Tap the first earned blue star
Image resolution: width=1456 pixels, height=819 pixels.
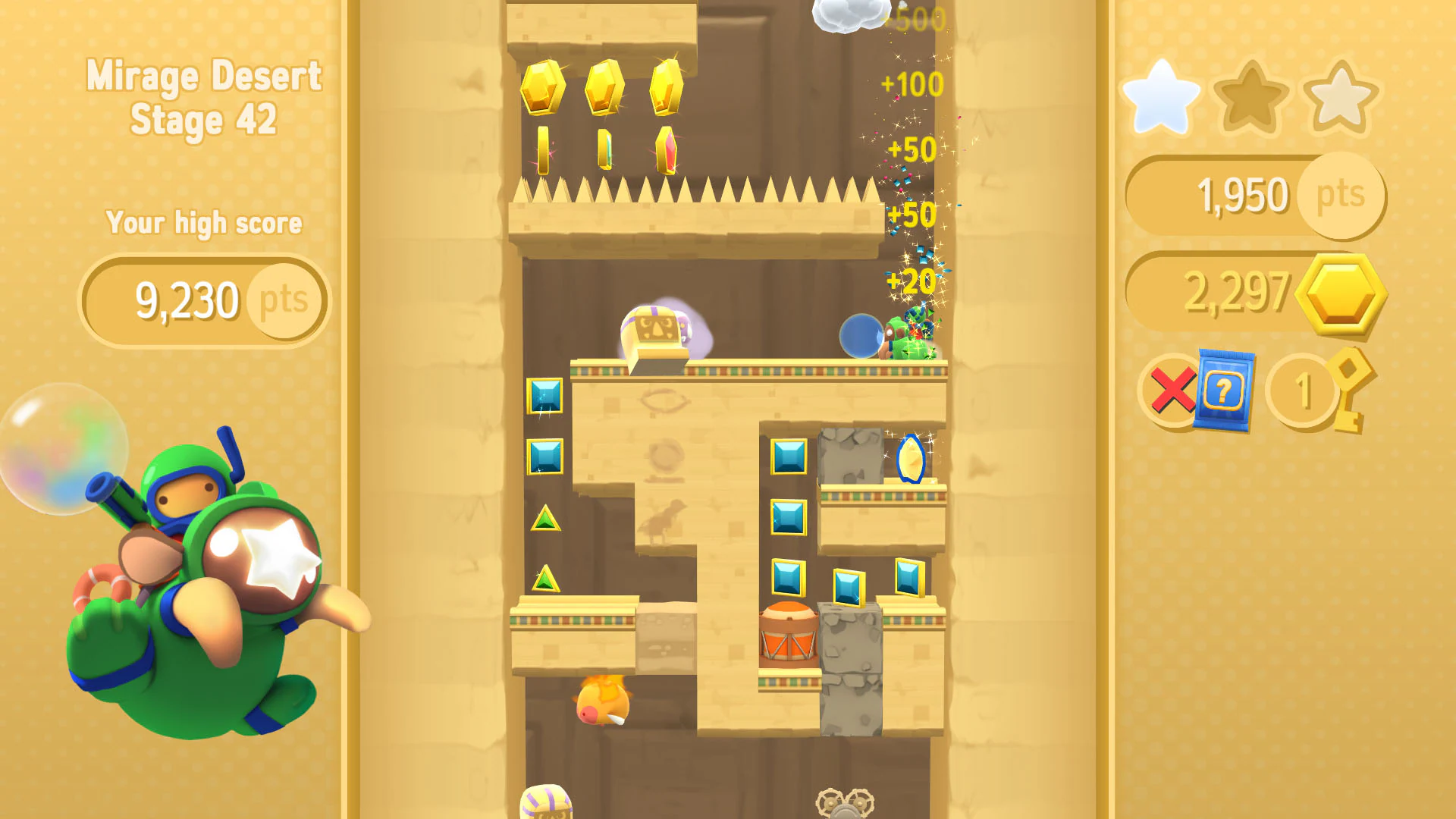click(x=1159, y=97)
